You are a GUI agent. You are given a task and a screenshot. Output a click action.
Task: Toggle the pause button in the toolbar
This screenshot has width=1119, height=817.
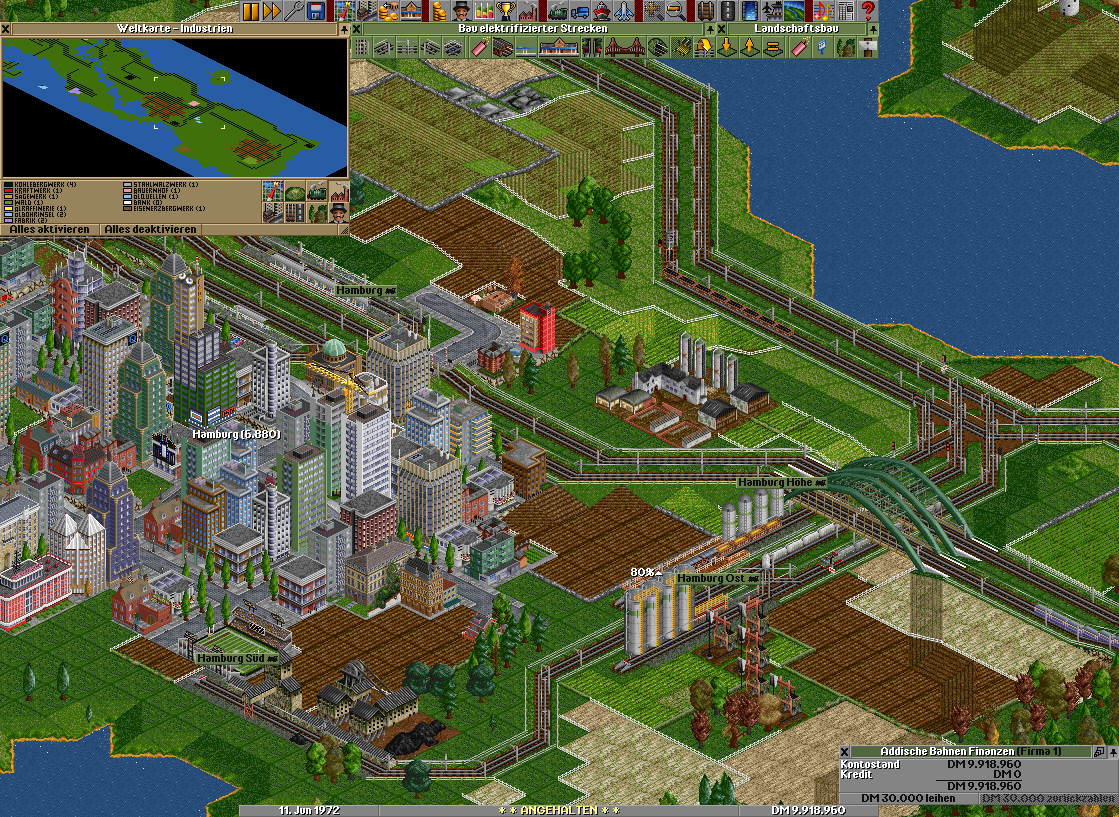click(250, 11)
